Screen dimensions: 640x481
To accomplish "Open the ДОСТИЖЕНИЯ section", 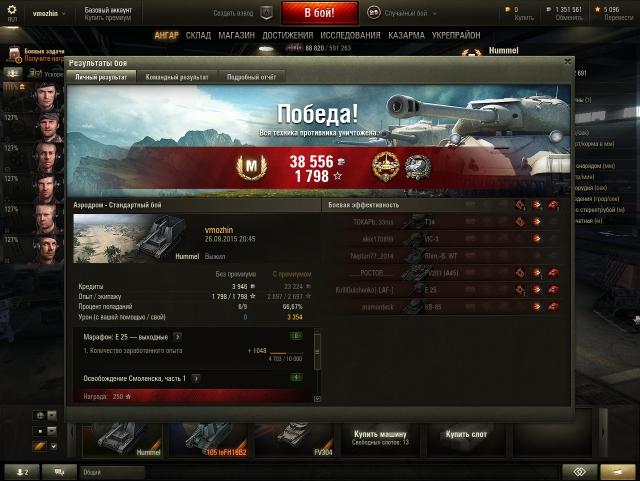I will (288, 35).
